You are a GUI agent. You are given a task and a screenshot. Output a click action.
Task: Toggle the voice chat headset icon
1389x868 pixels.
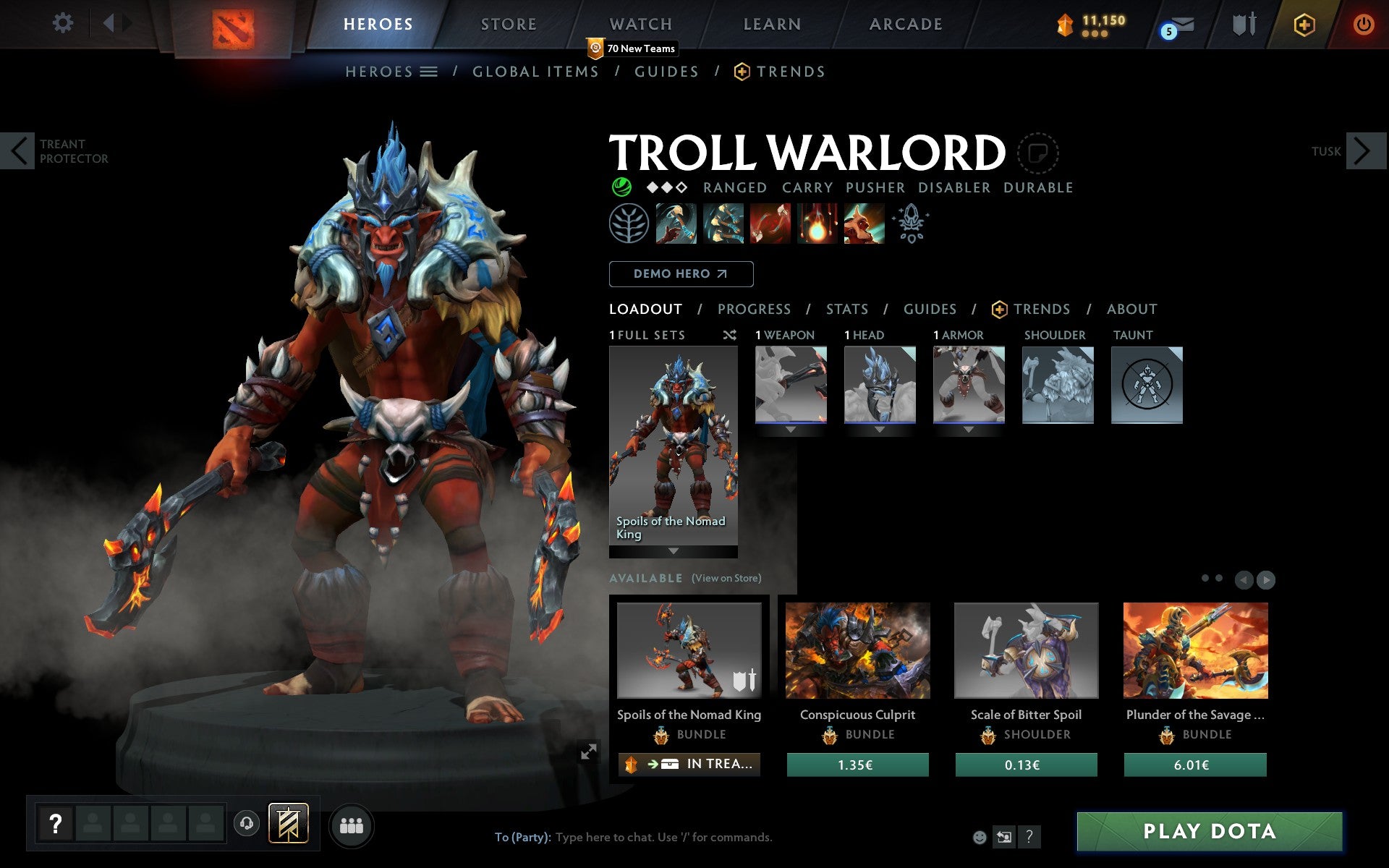pyautogui.click(x=246, y=822)
